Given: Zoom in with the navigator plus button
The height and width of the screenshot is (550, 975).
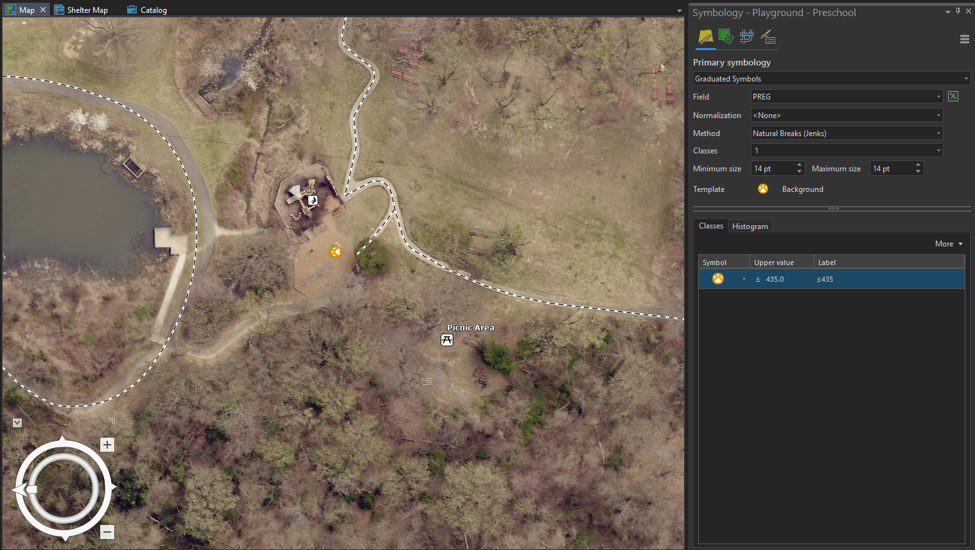Looking at the screenshot, I should (x=107, y=445).
